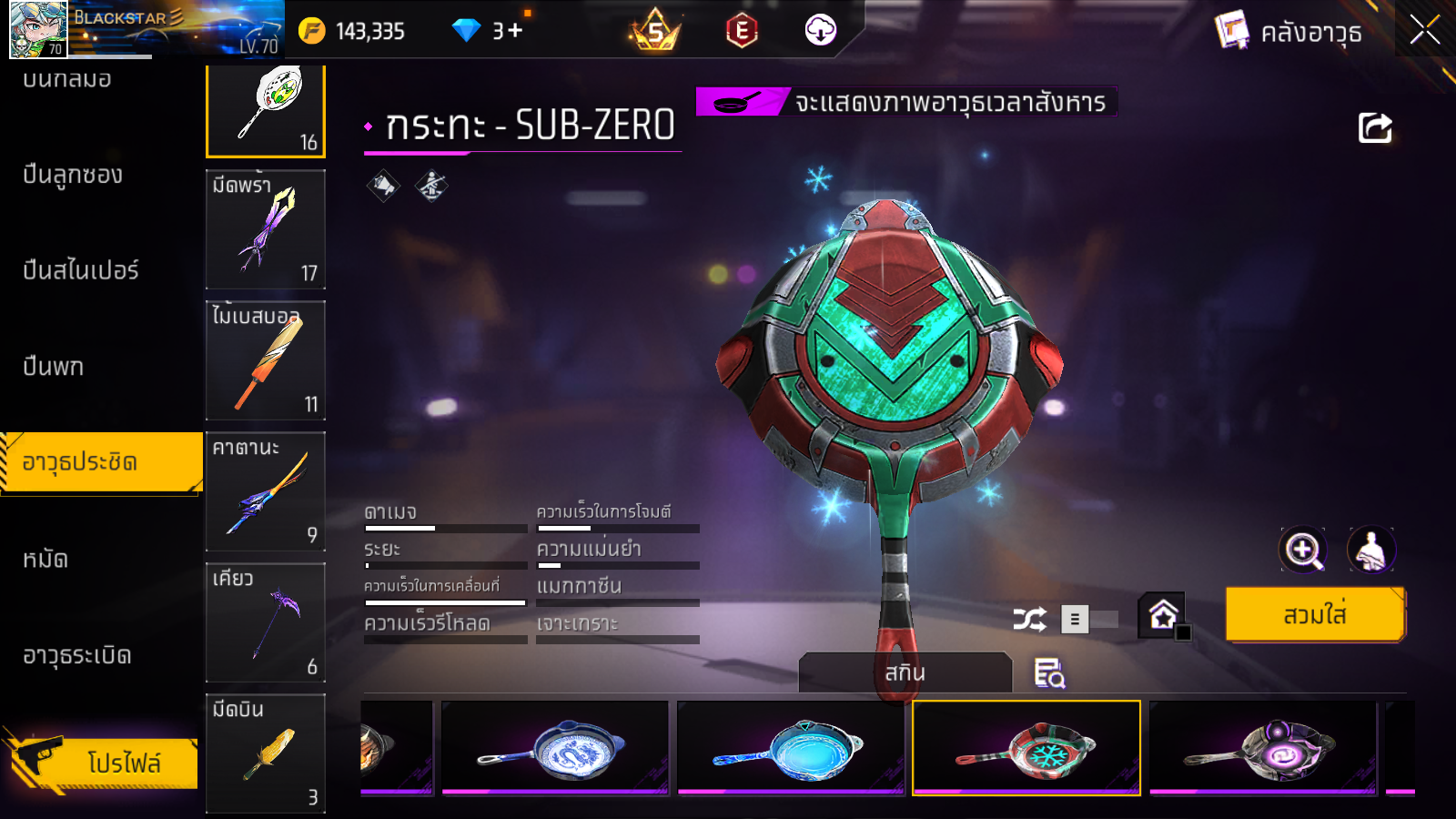
Task: Zoom in with the magnifying glass icon
Action: (x=1303, y=550)
